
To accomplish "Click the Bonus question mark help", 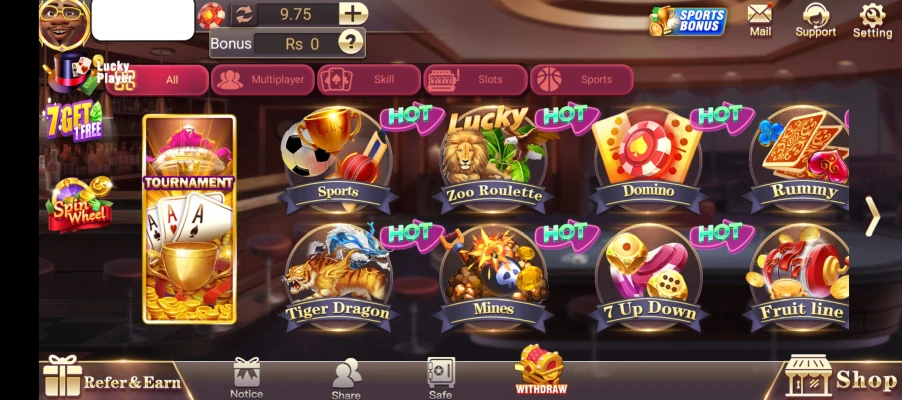I will click(x=350, y=42).
